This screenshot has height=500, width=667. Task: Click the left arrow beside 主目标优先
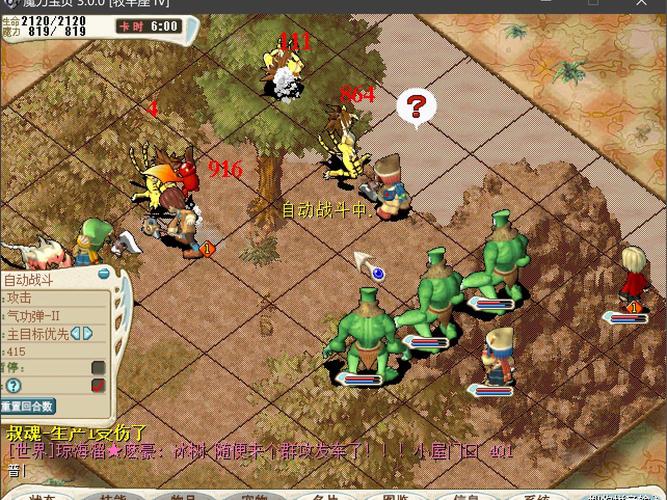(x=73, y=333)
